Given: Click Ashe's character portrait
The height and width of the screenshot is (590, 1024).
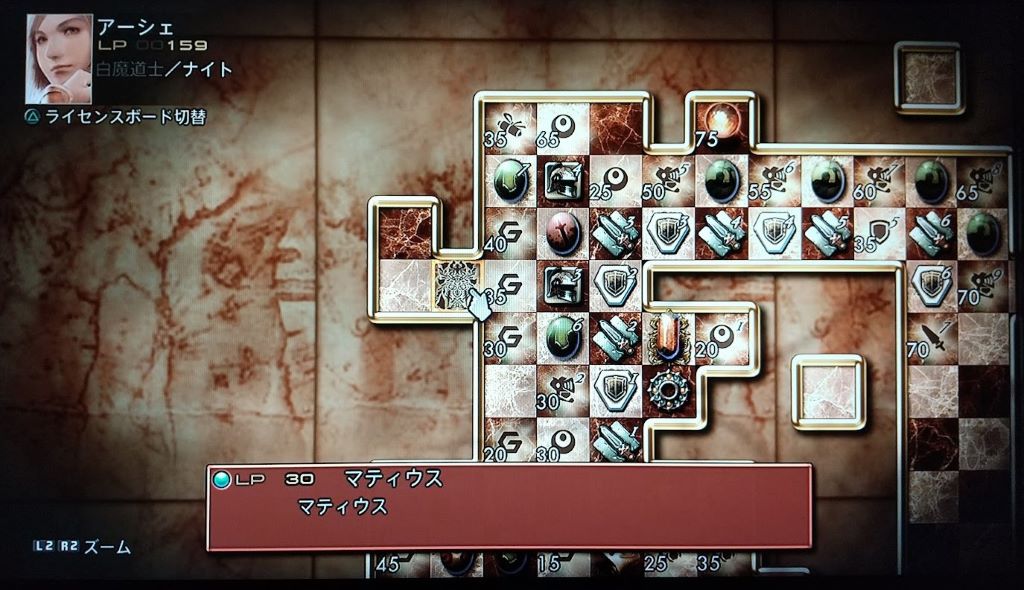Looking at the screenshot, I should [x=58, y=58].
